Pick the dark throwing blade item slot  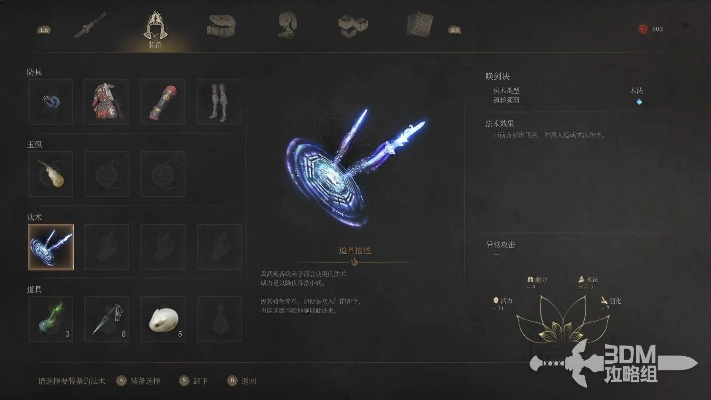point(106,318)
